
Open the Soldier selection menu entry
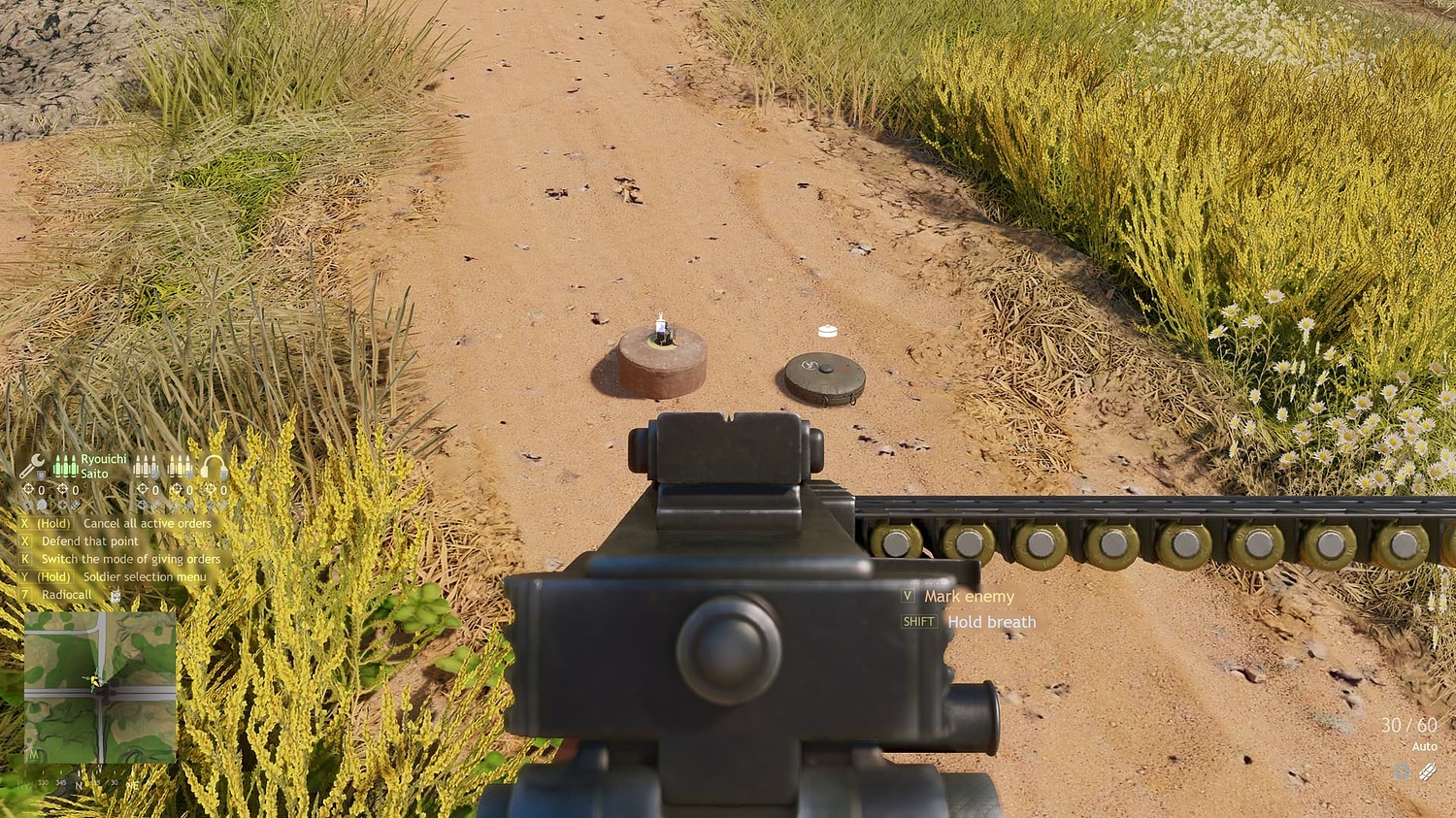[x=145, y=575]
